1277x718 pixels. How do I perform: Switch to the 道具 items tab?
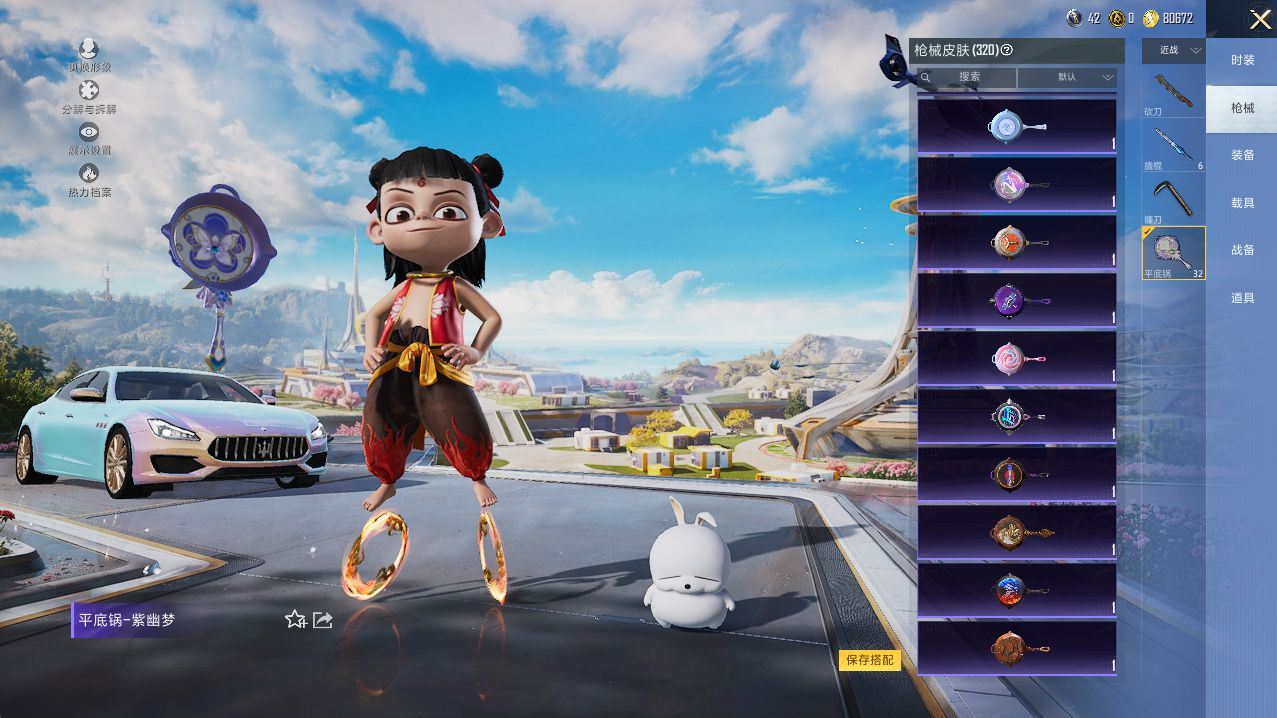tap(1242, 298)
